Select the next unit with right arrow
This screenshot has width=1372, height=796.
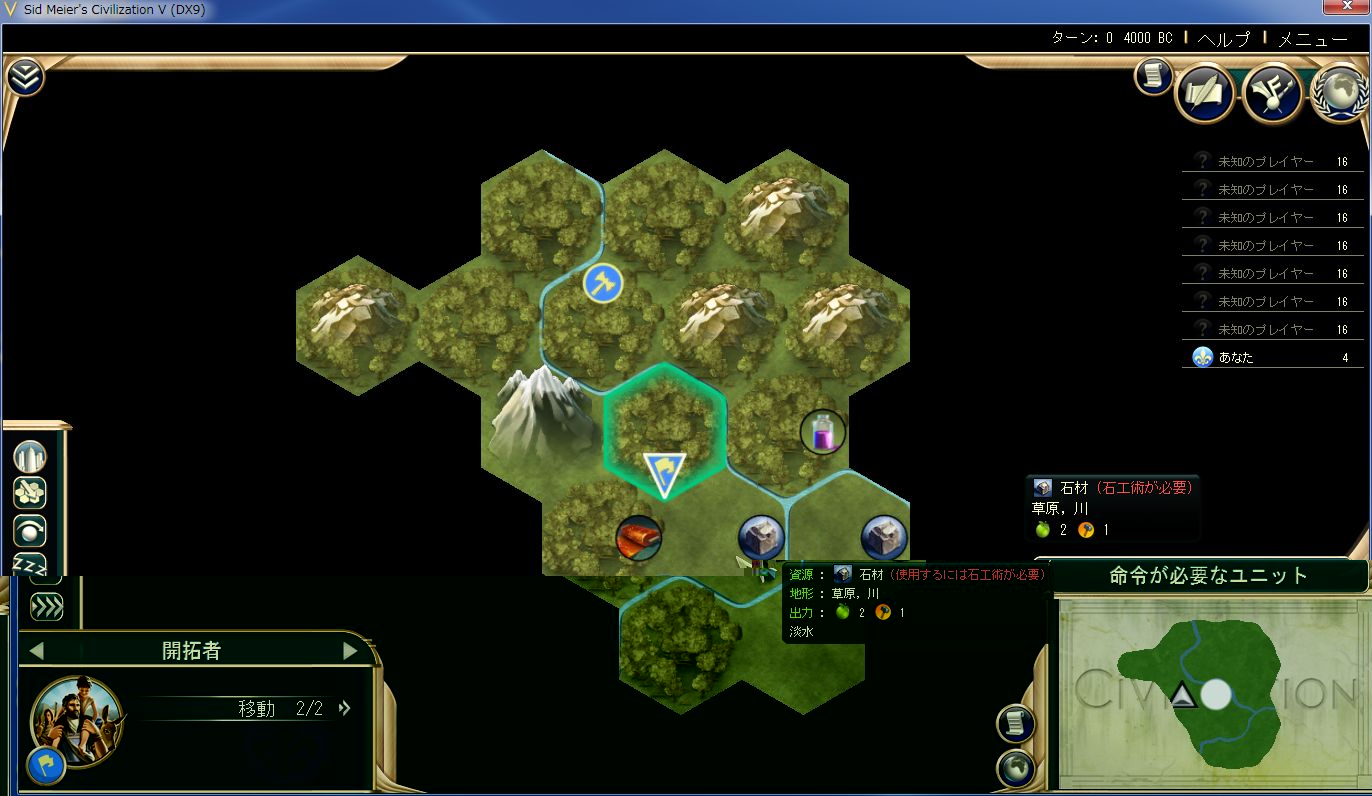350,651
